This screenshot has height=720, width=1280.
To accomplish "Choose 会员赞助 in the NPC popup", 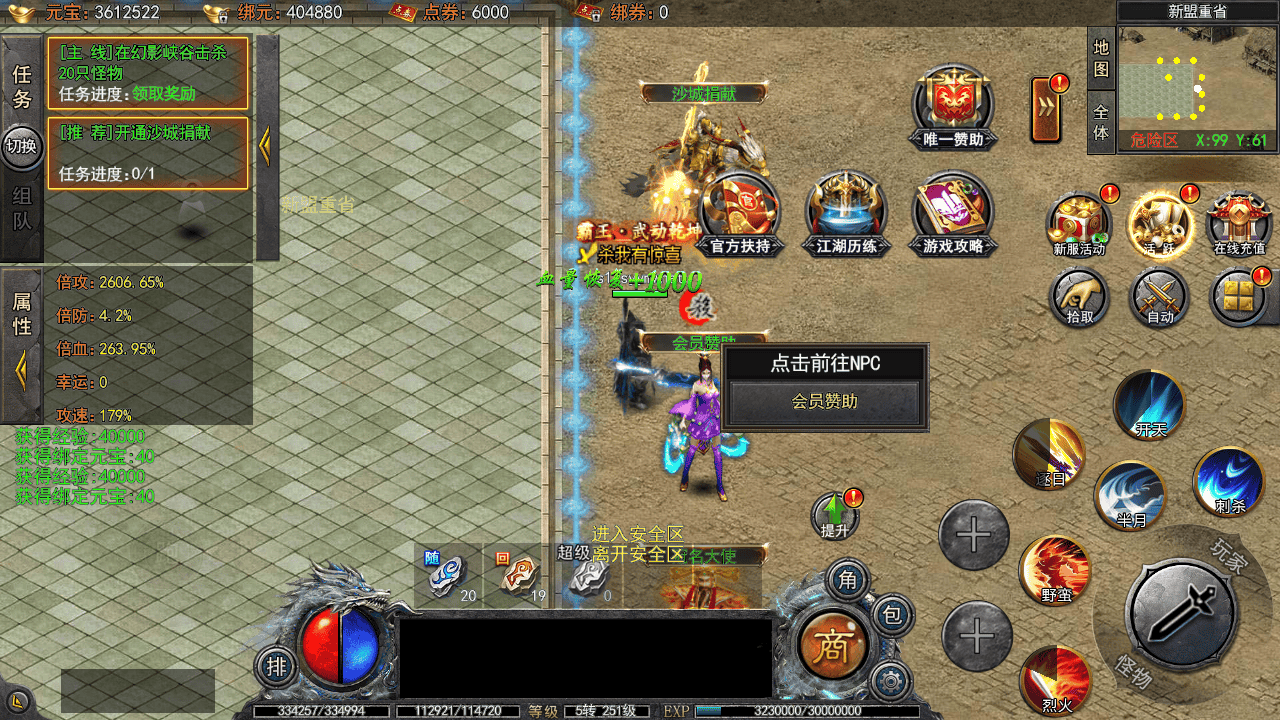I will pyautogui.click(x=824, y=402).
